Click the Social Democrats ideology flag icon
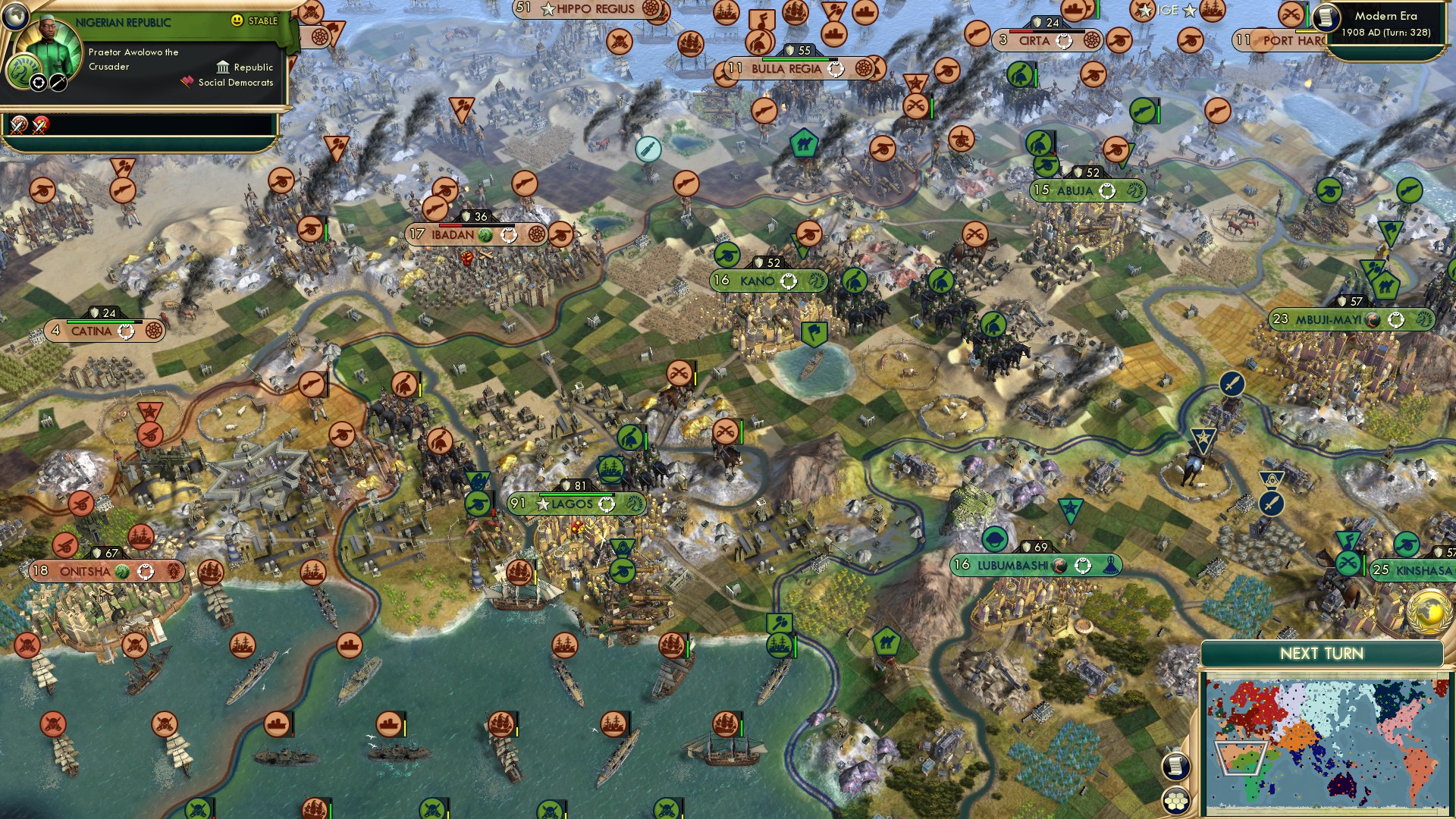Screen dimensions: 1456x819 (x=187, y=82)
